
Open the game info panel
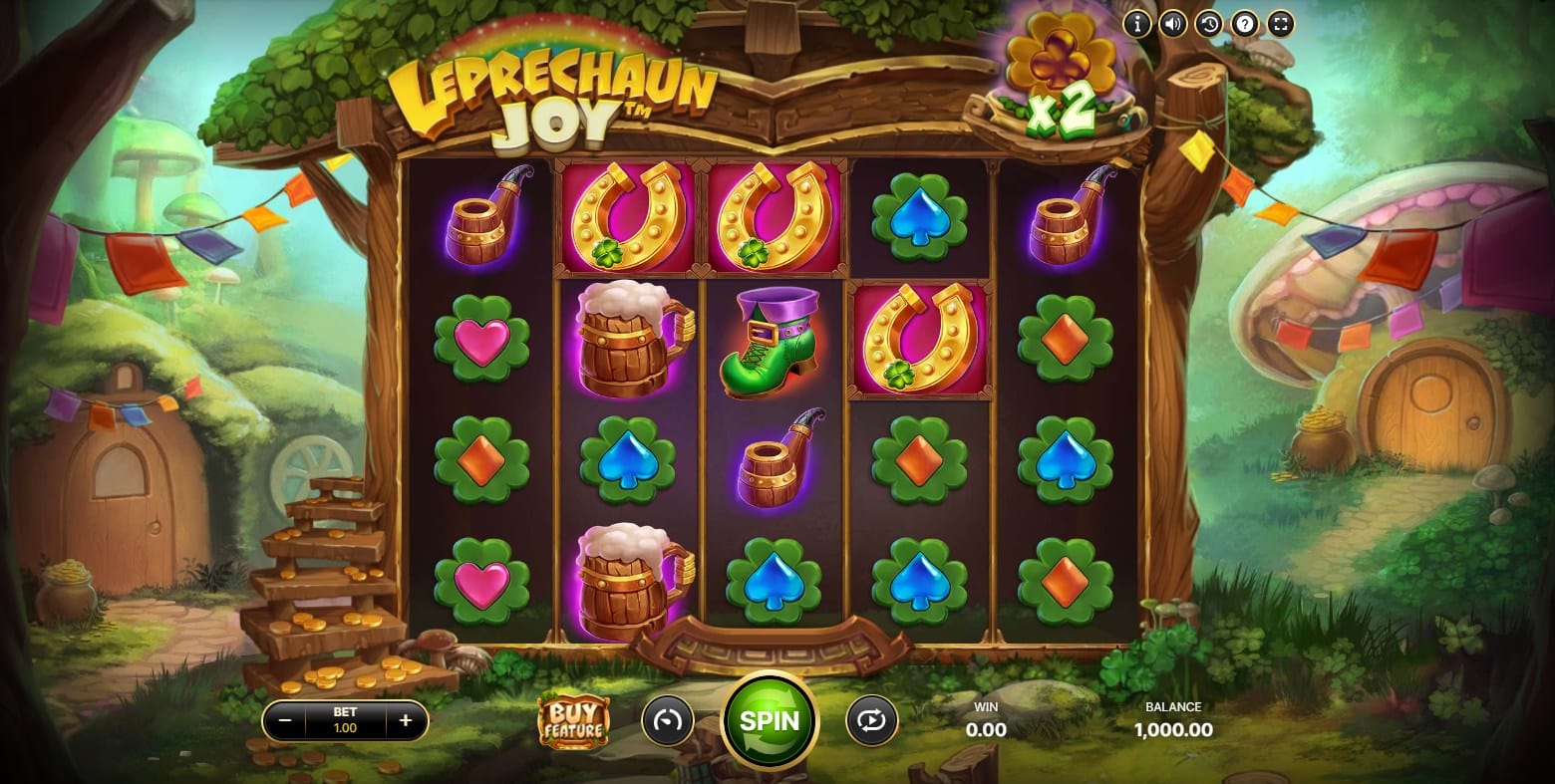[1137, 23]
